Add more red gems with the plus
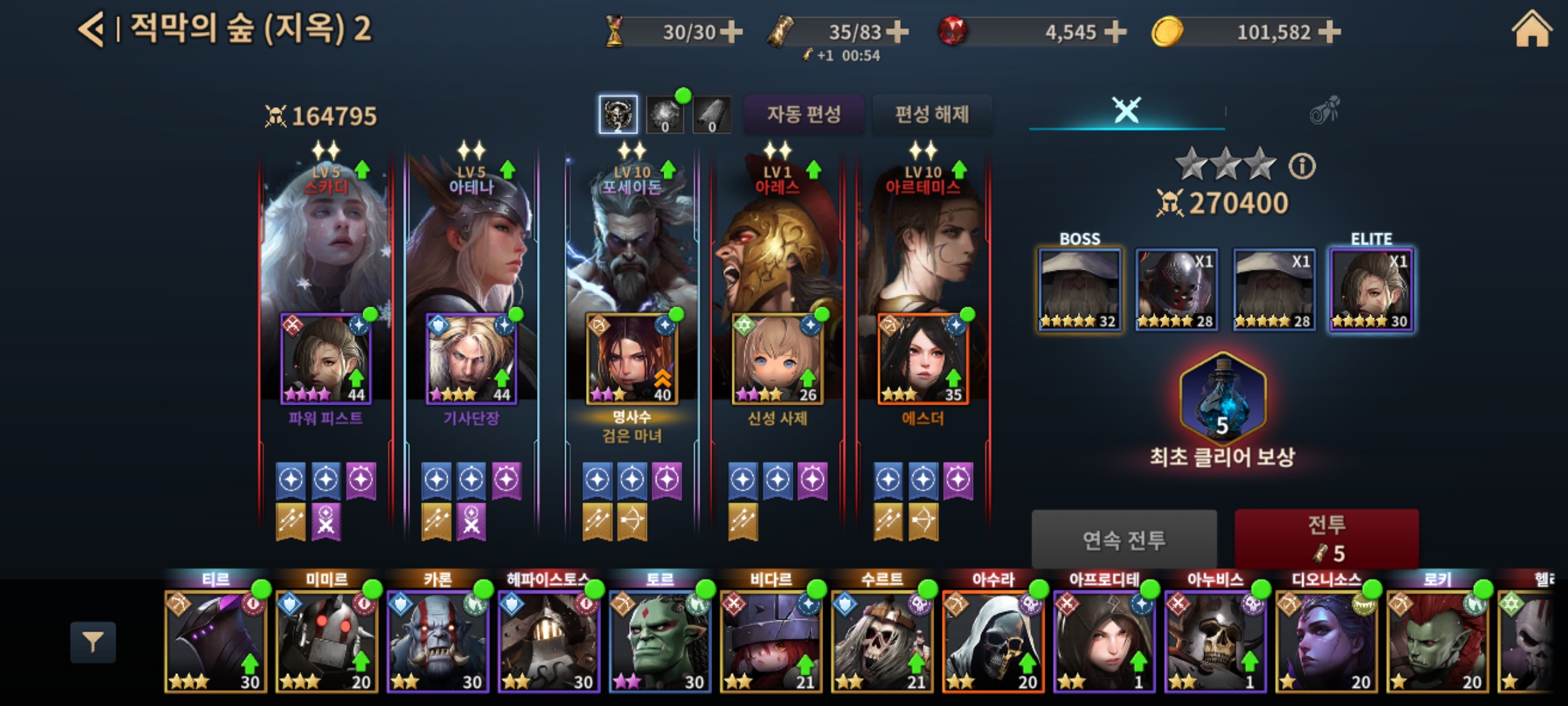Screen dimensions: 1568x706 1115,31
